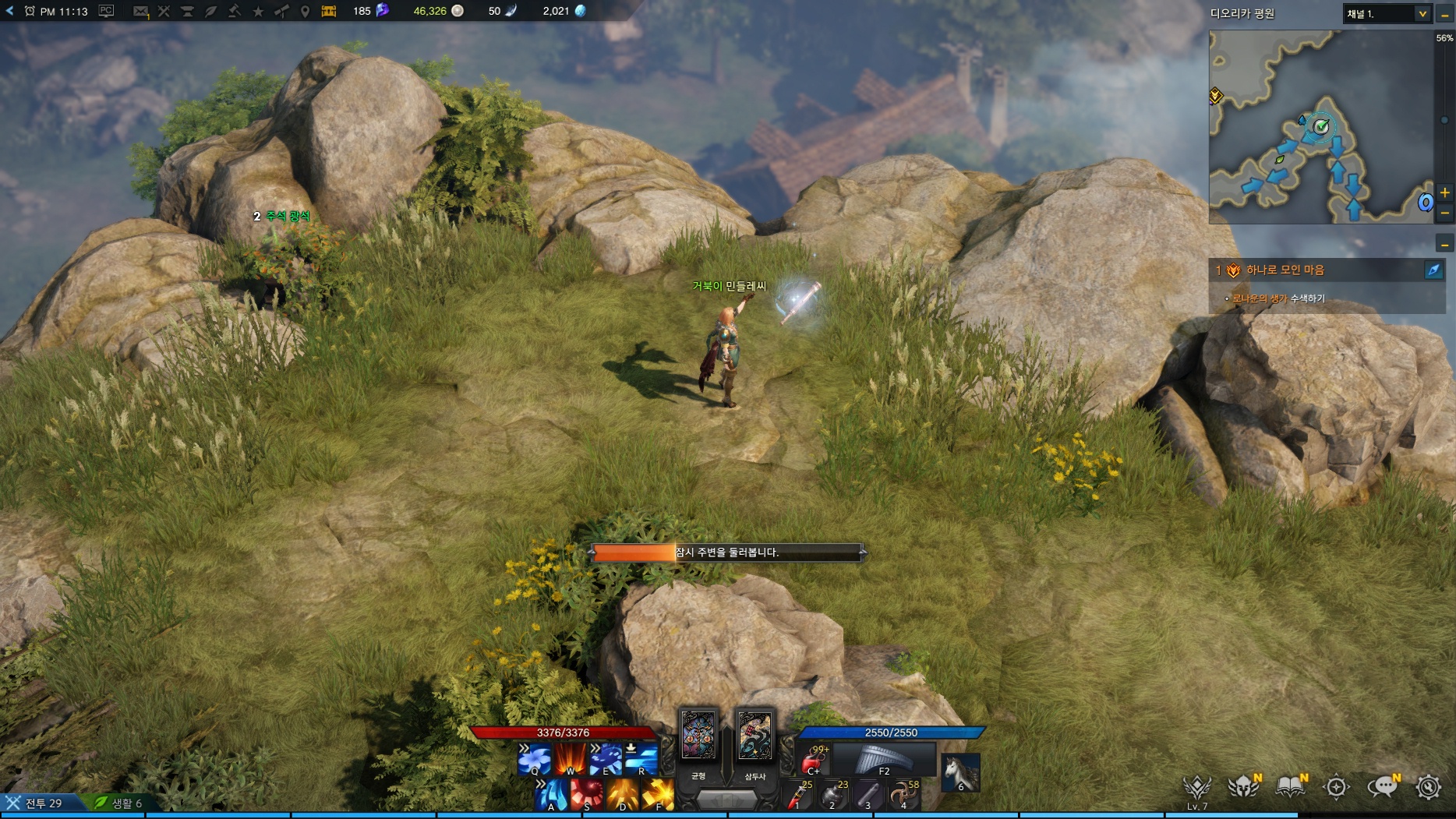Open the mail envelope icon
The height and width of the screenshot is (819, 1456).
point(140,12)
